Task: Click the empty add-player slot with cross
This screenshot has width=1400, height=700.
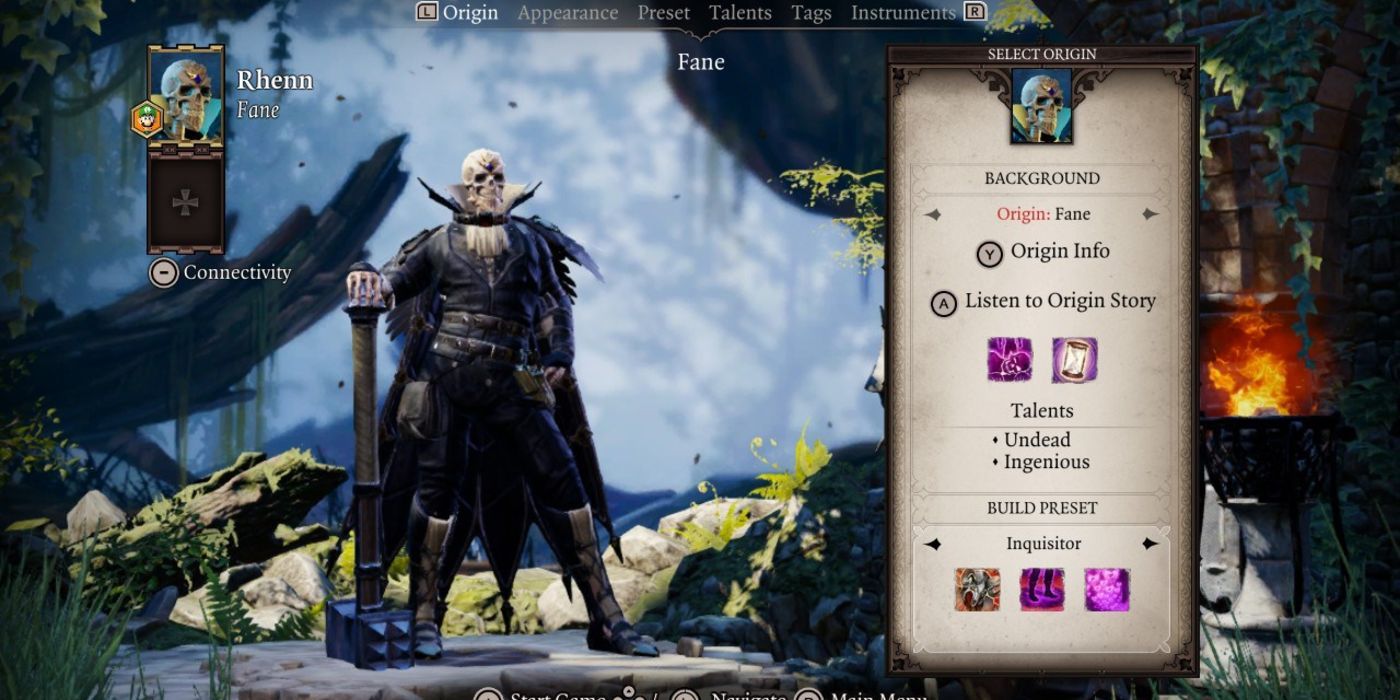Action: click(x=186, y=203)
